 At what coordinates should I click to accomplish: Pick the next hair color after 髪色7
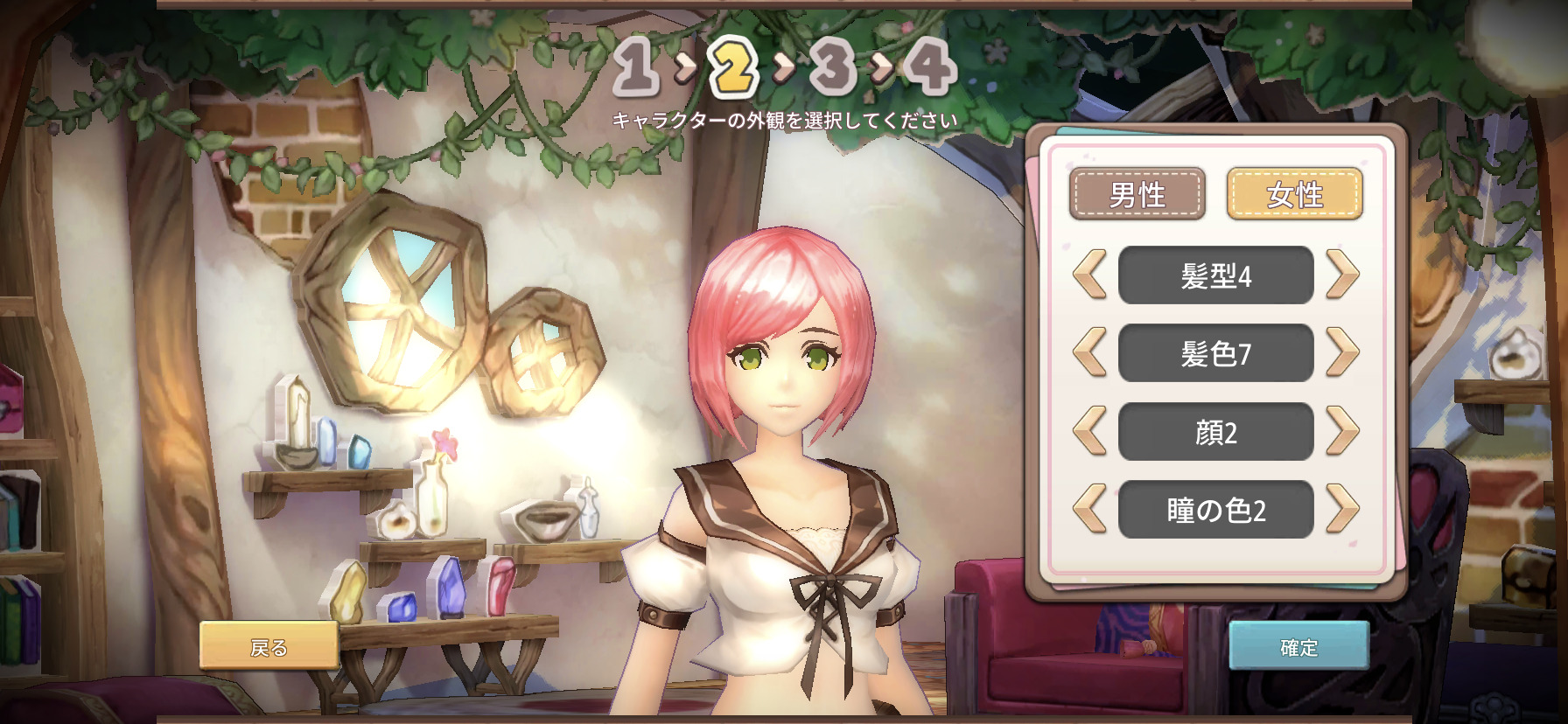pyautogui.click(x=1341, y=352)
